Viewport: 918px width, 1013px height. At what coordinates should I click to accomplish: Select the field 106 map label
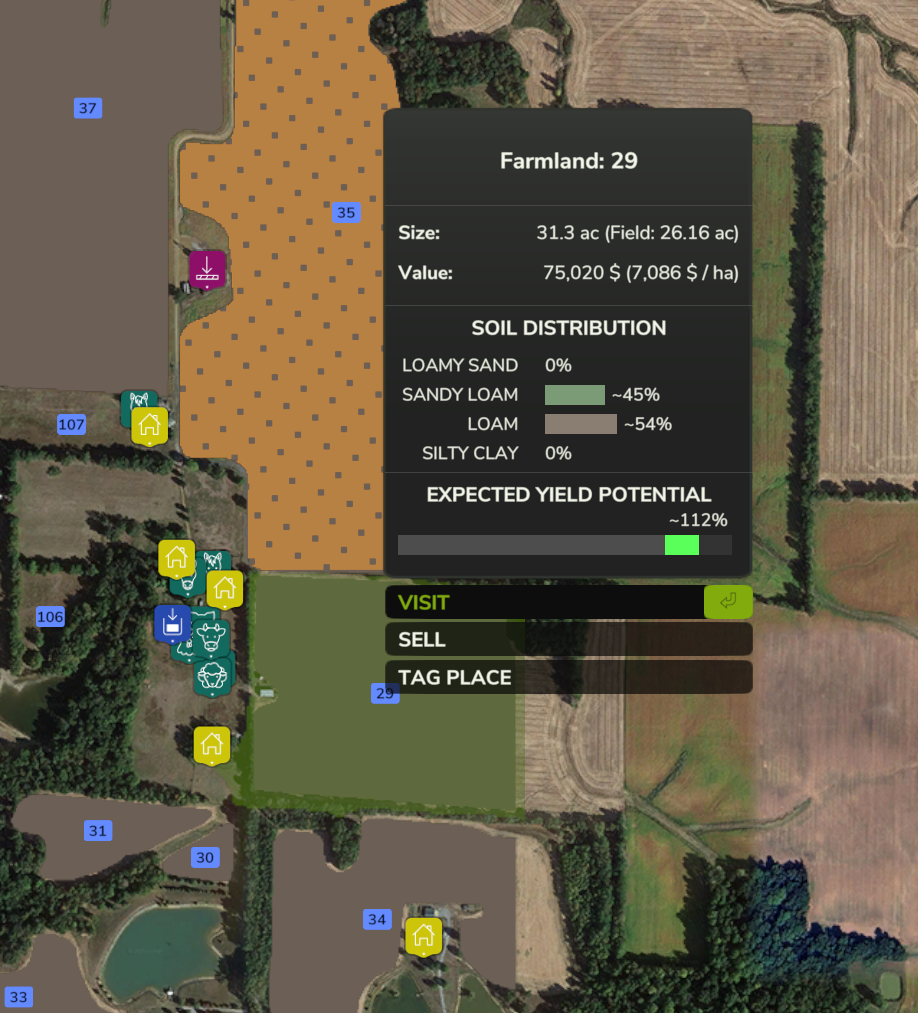point(50,617)
